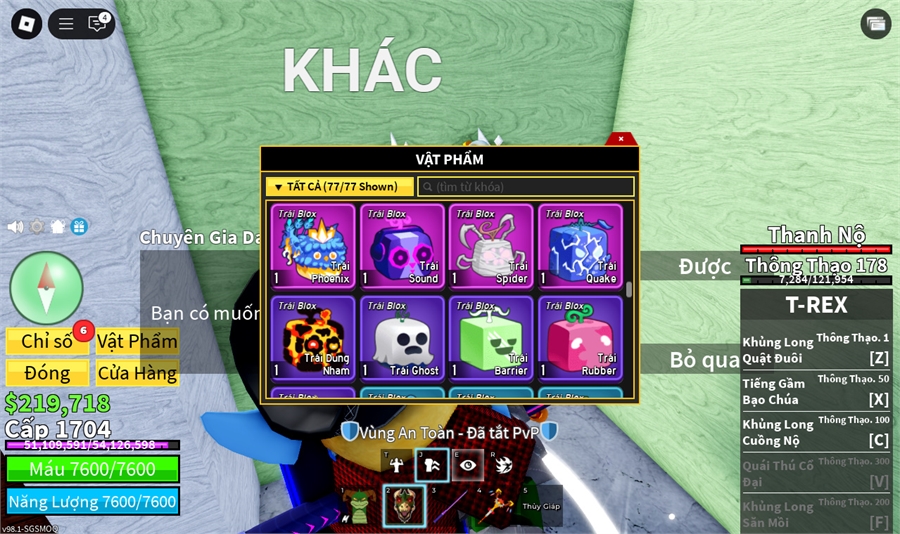Open the TẤT CẢ filter dropdown
This screenshot has height=534, width=900.
338,187
